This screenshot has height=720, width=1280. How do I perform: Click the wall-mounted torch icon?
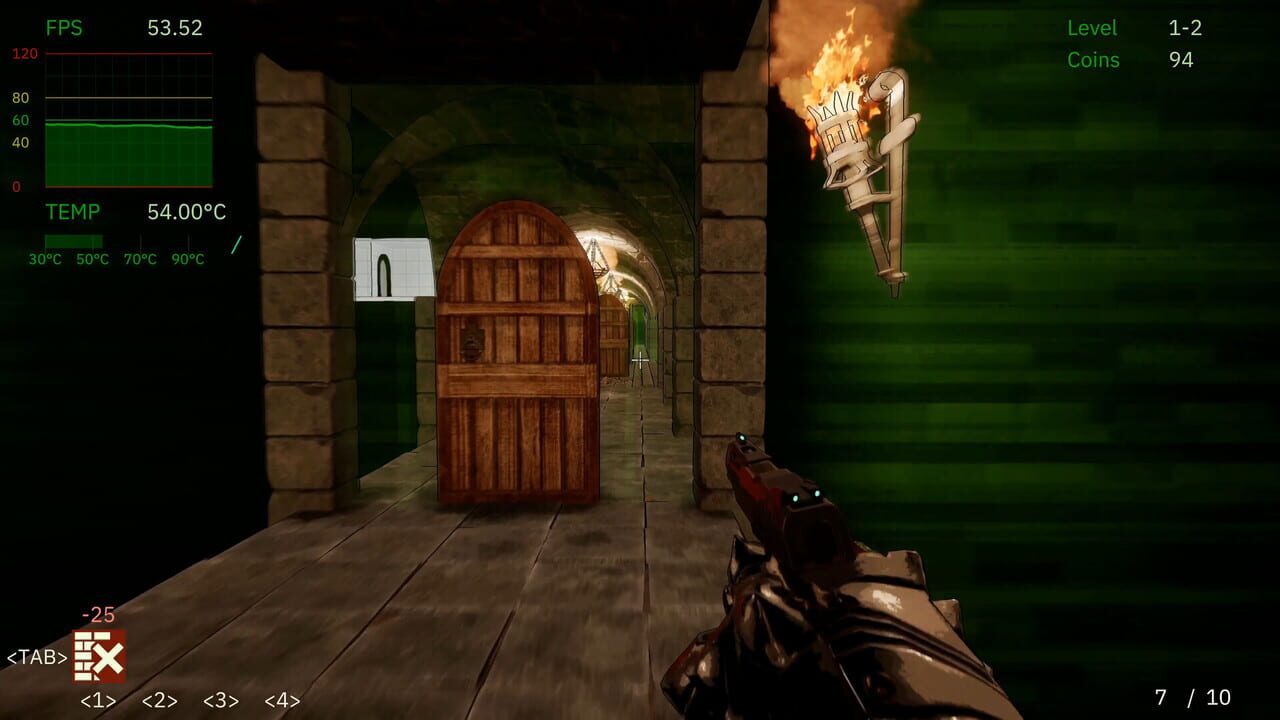click(865, 170)
